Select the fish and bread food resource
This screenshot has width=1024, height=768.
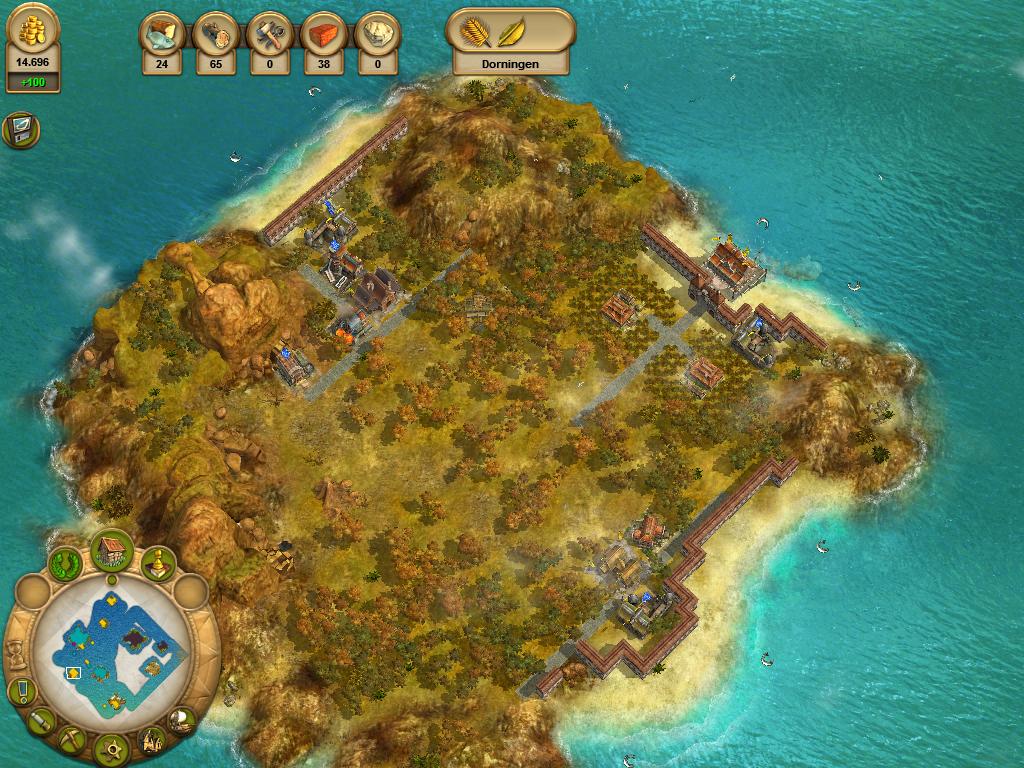coord(161,33)
